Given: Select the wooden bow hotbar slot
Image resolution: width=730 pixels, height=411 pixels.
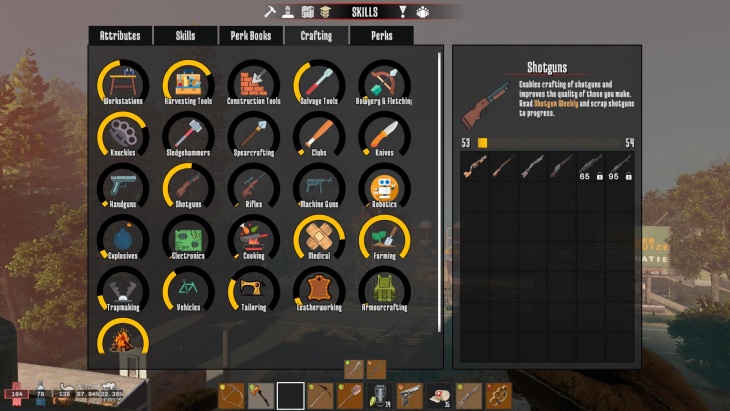Looking at the screenshot, I should (231, 396).
